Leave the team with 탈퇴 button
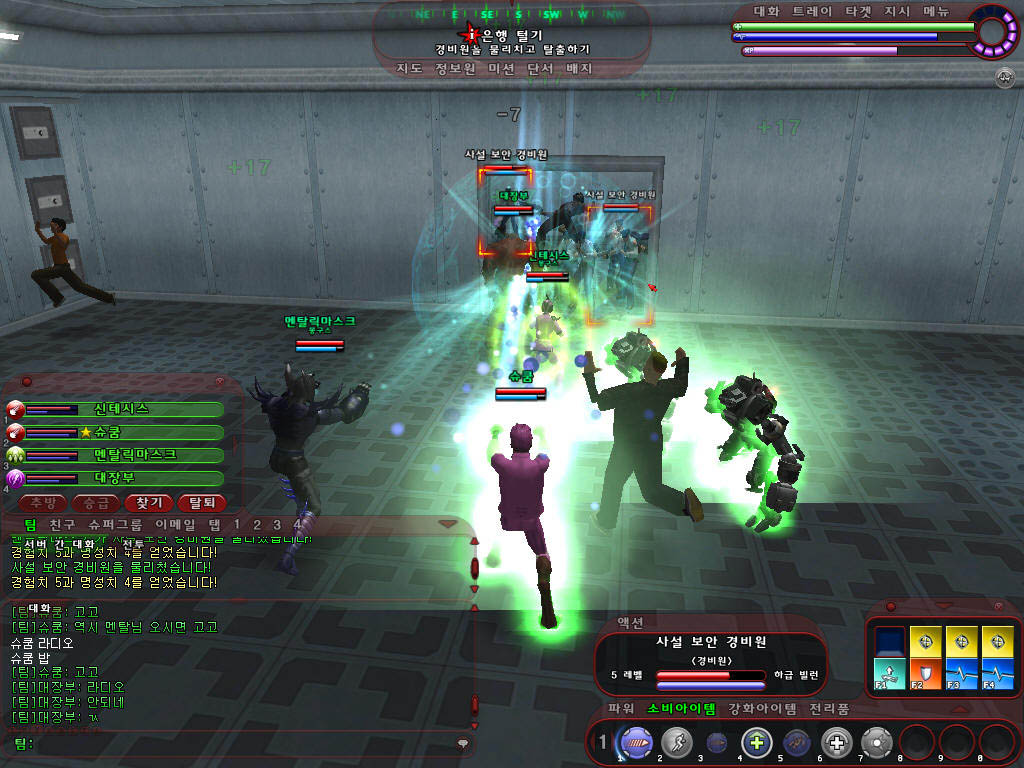This screenshot has height=768, width=1024. coord(201,503)
